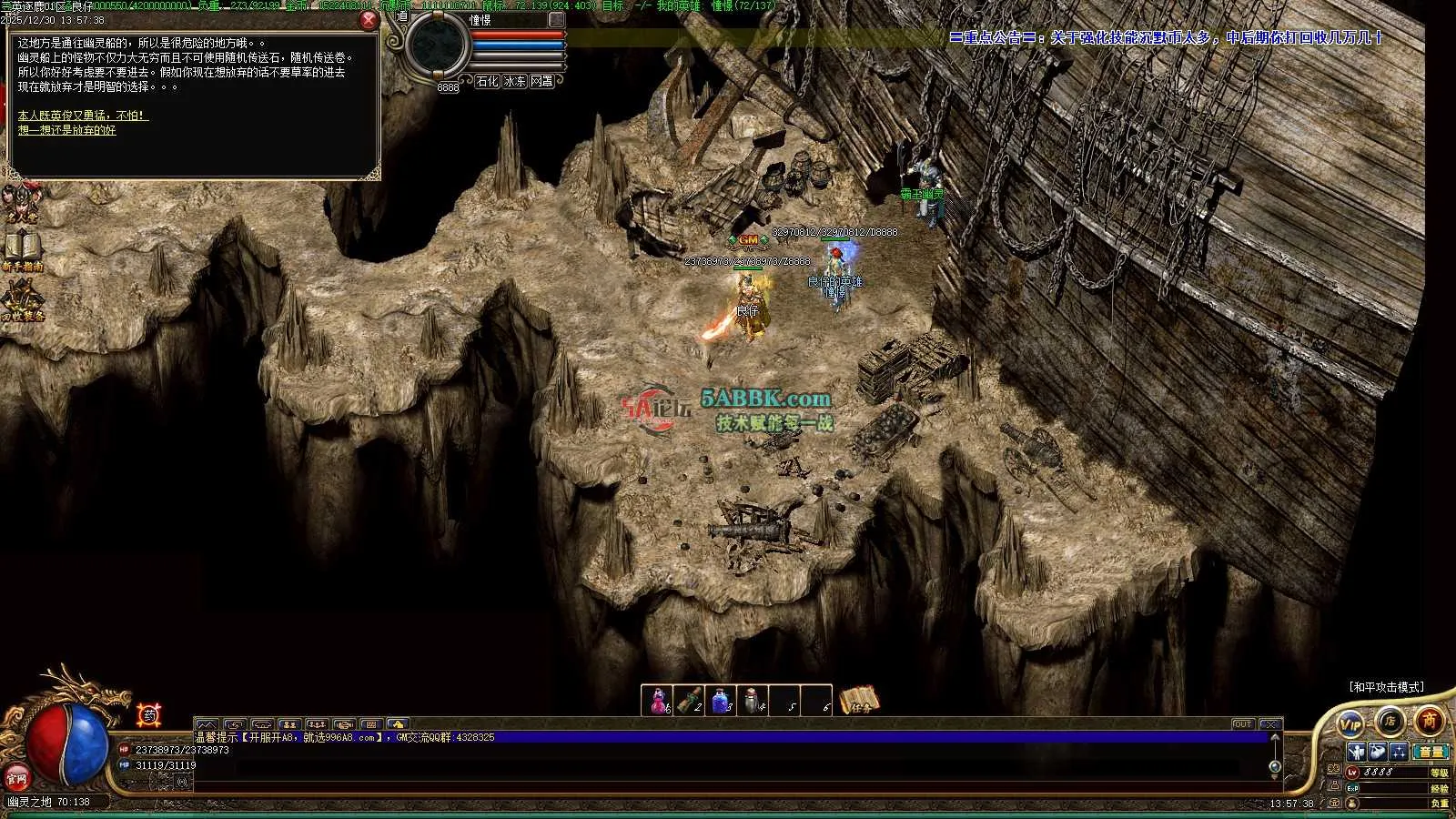
Task: Open the 任务 quest book
Action: pyautogui.click(x=859, y=700)
